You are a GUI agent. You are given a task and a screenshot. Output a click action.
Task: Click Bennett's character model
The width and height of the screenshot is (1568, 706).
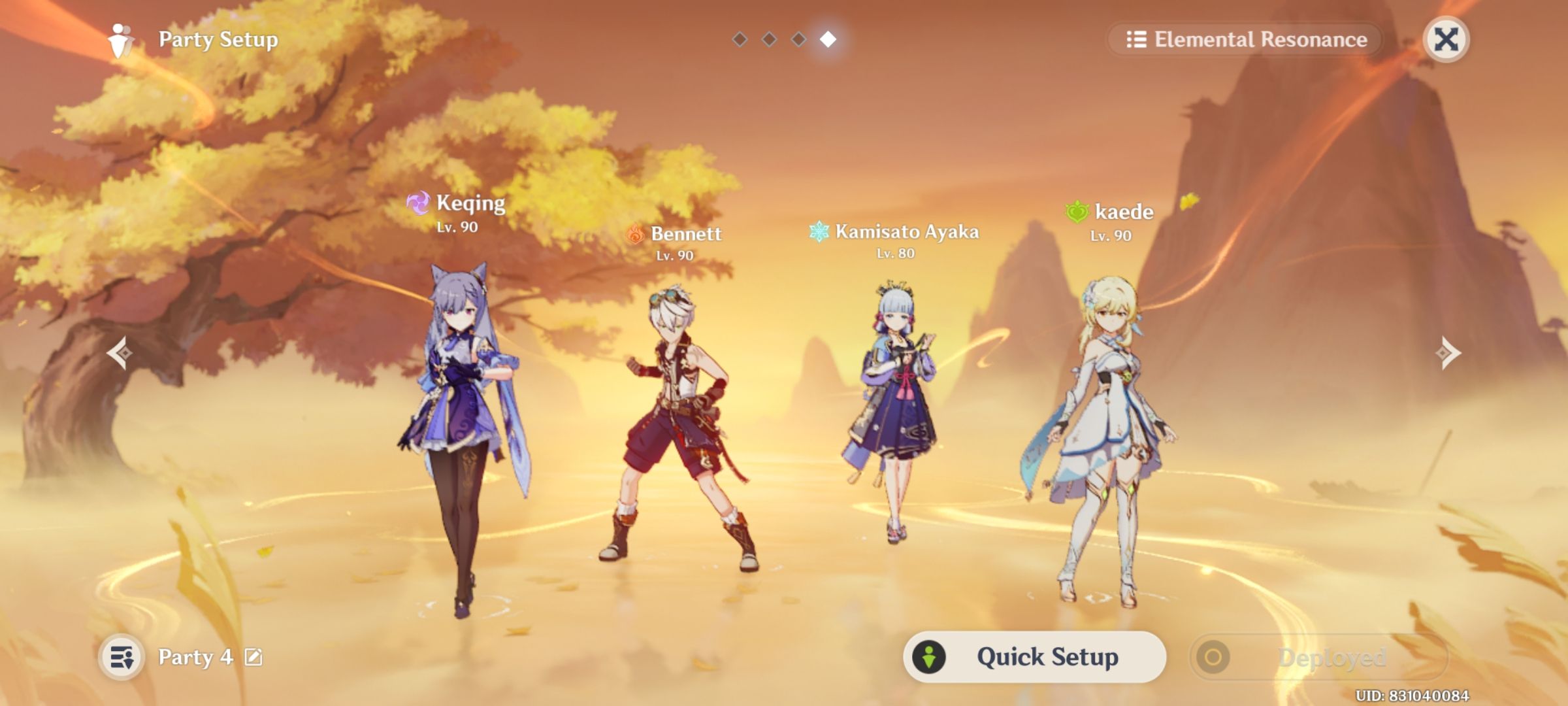coord(679,425)
